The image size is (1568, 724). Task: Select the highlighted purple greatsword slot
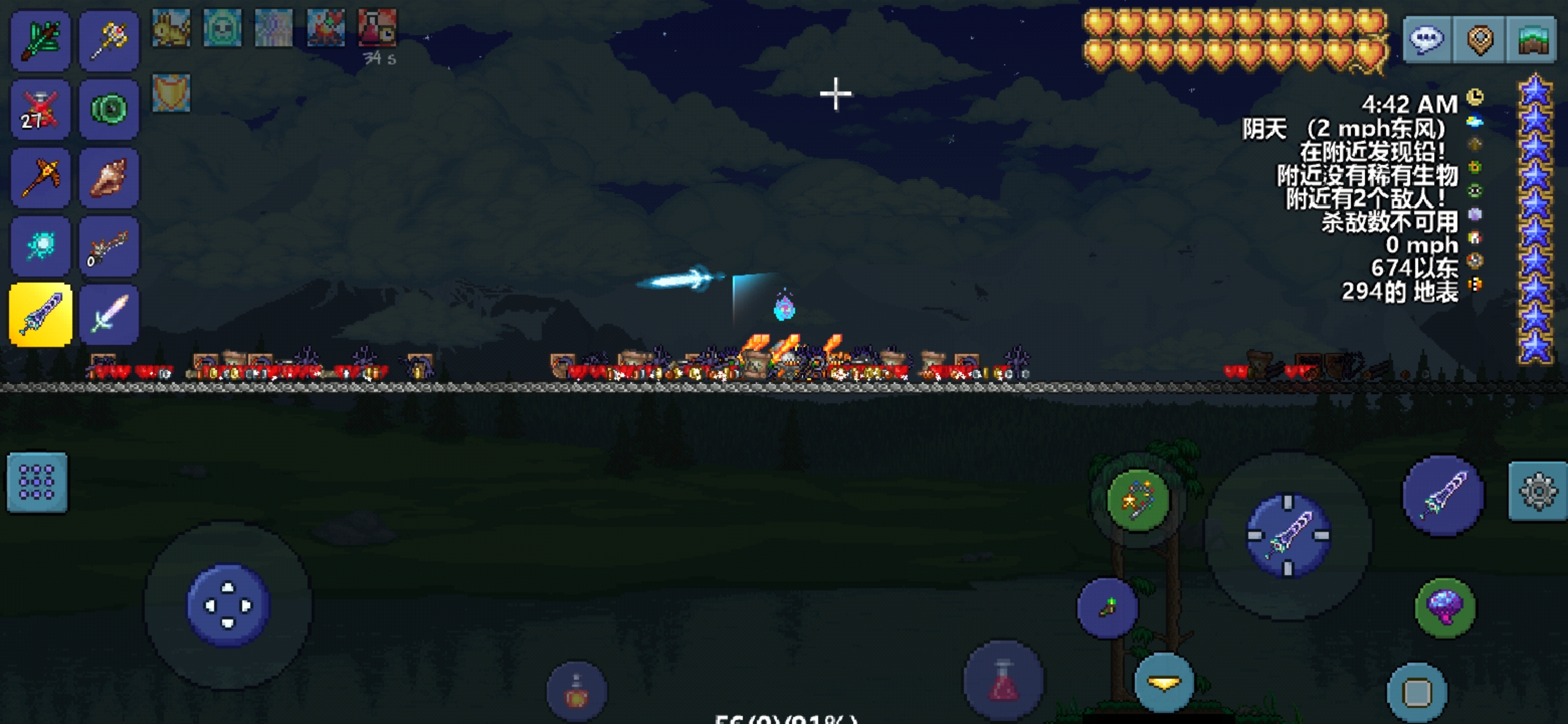click(x=40, y=314)
